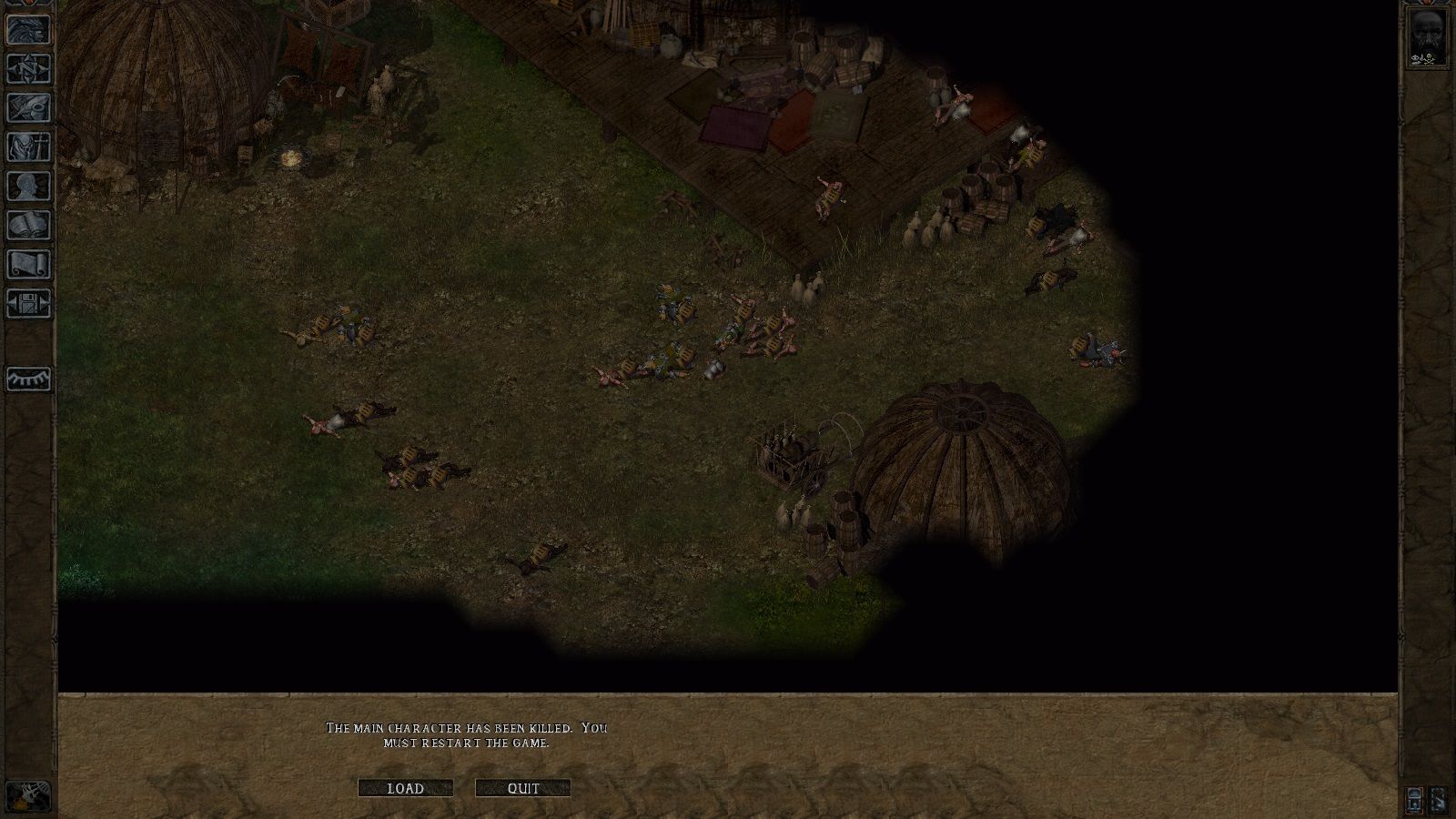This screenshot has width=1456, height=819.
Task: Click the lion-head icon at sidebar top
Action: 26,30
